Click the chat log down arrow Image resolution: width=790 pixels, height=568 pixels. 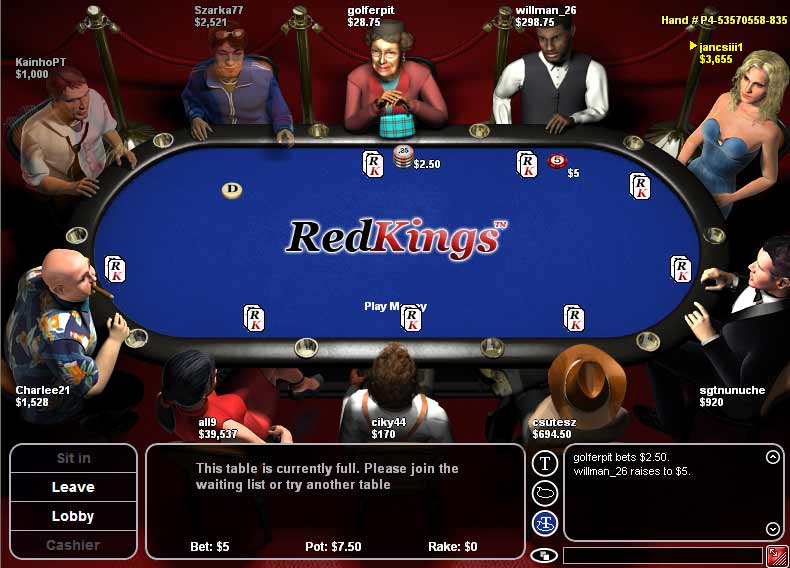tap(772, 529)
